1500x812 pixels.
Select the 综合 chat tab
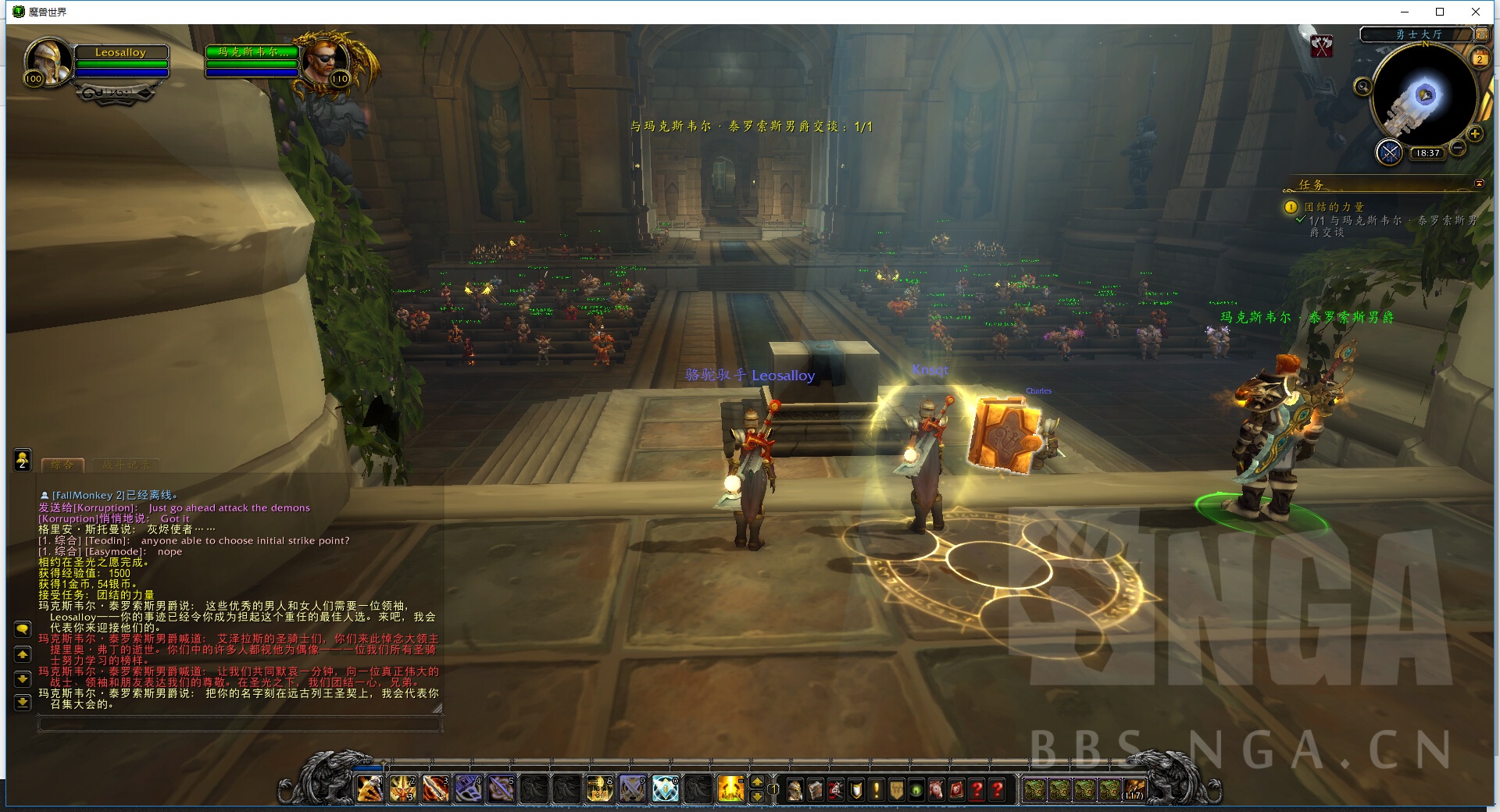click(x=62, y=465)
